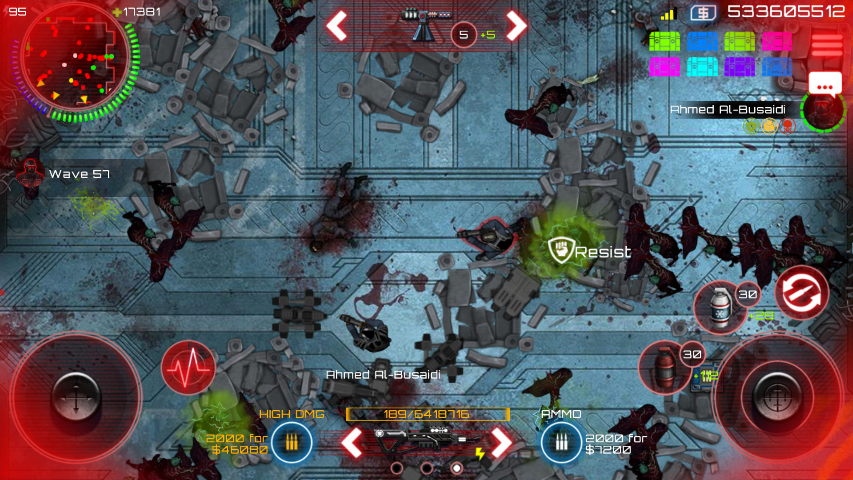This screenshot has height=480, width=853.
Task: Buy HIGH DMG ammo for $46080
Action: (291, 440)
